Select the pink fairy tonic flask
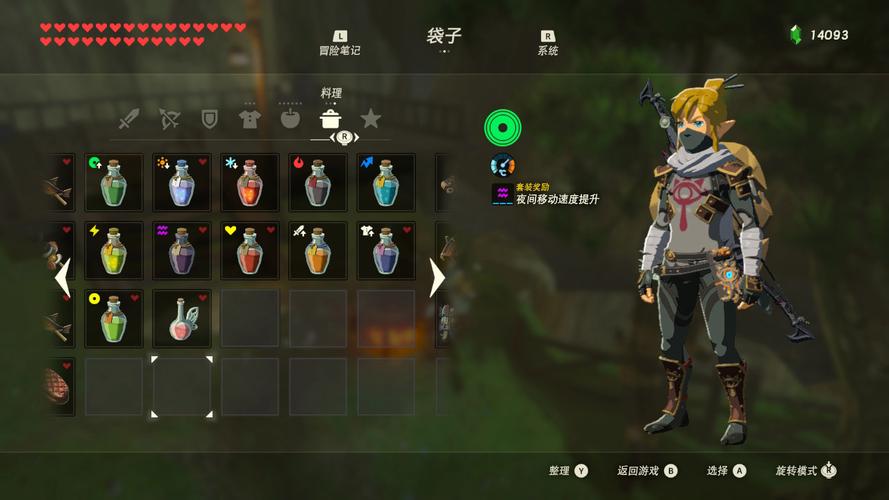889x500 pixels. click(x=182, y=318)
